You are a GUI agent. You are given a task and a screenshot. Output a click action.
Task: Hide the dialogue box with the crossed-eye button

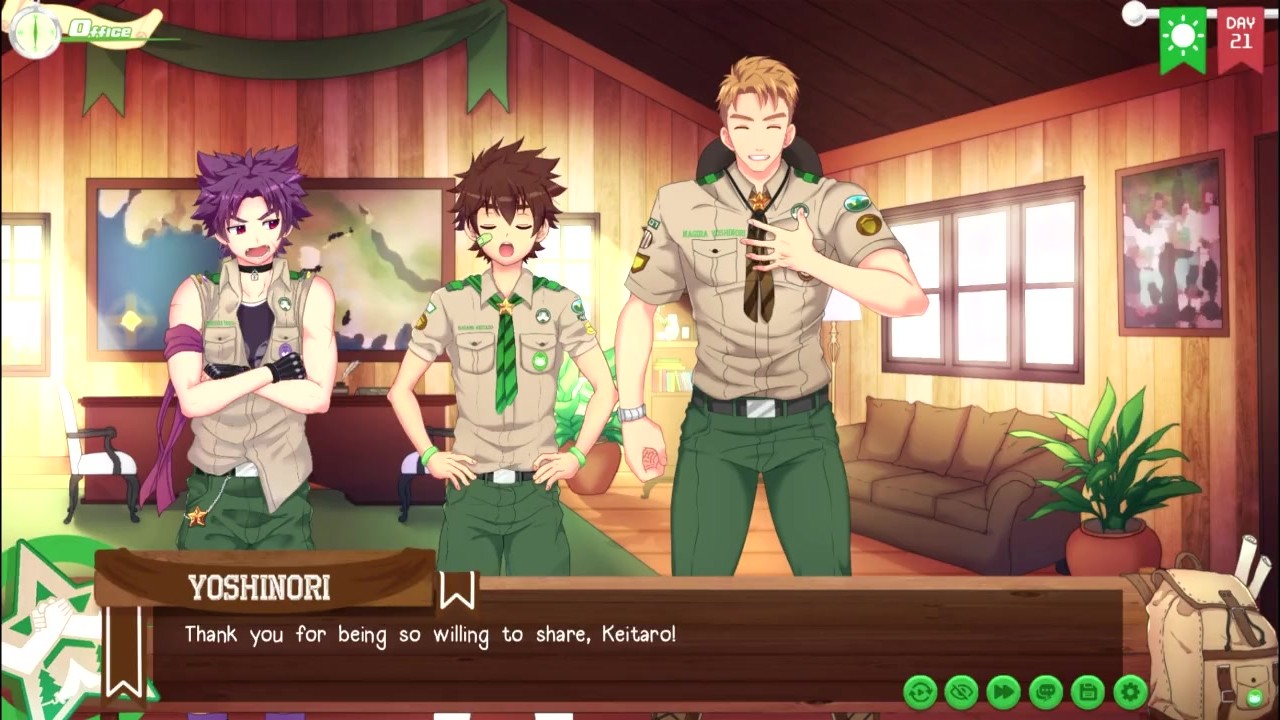(x=962, y=691)
